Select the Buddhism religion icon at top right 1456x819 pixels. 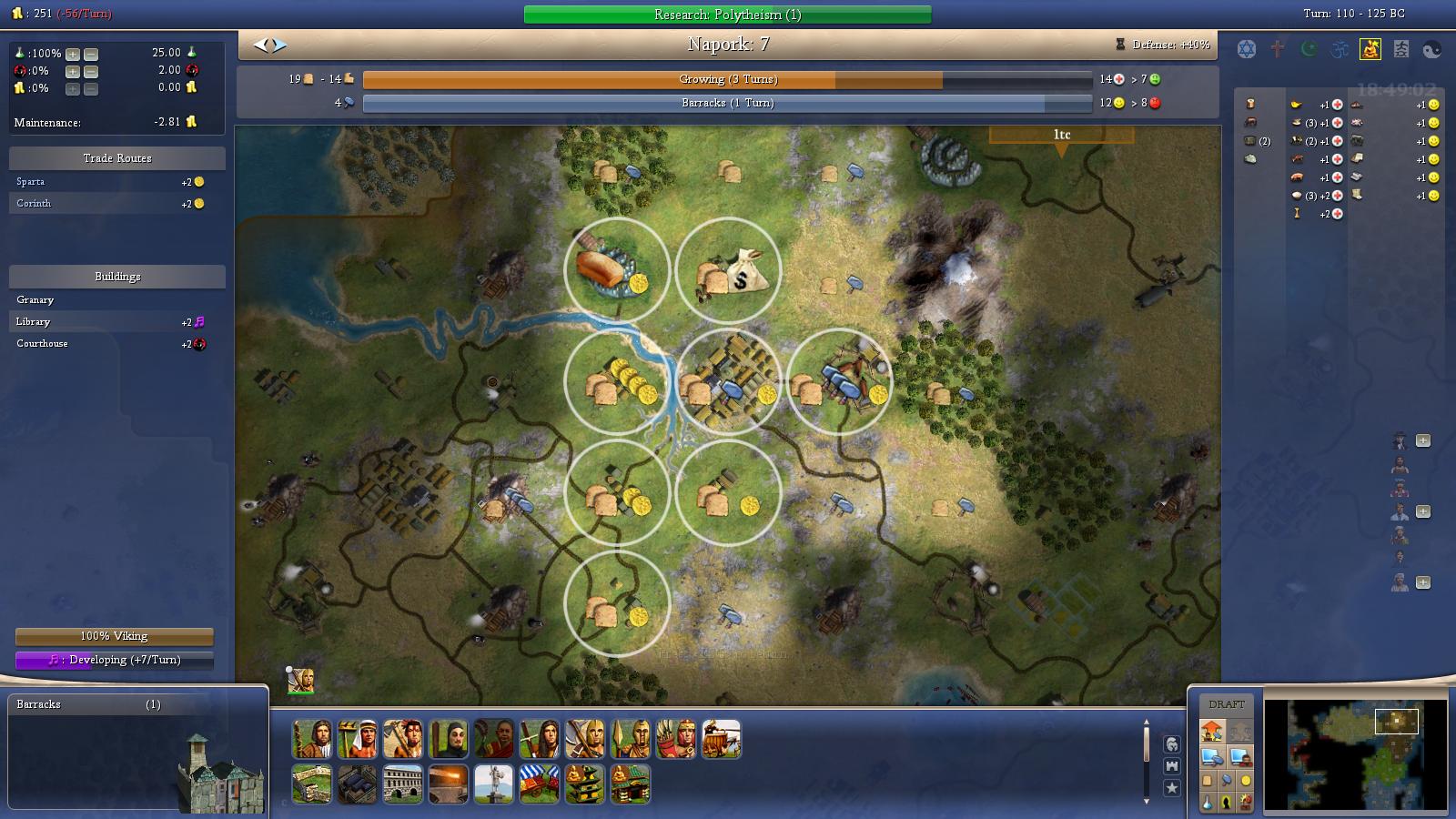point(1370,49)
